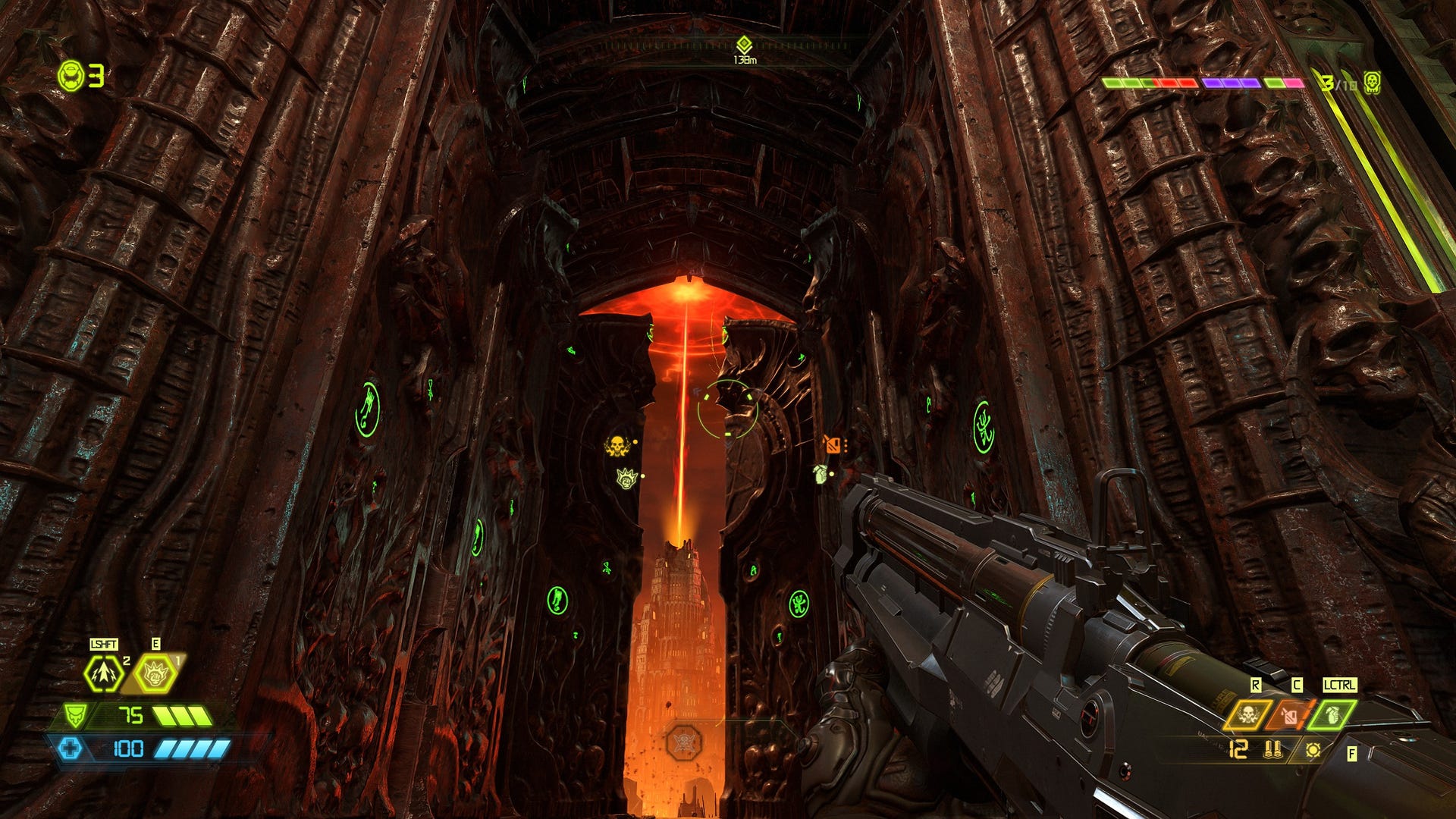
Task: Click the green armor shield icon
Action: (74, 715)
